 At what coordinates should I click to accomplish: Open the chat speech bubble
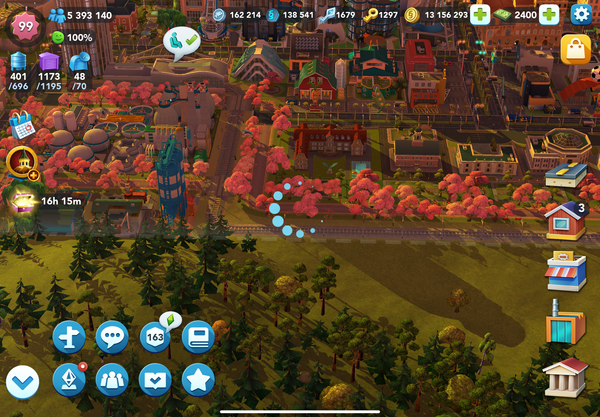(111, 338)
